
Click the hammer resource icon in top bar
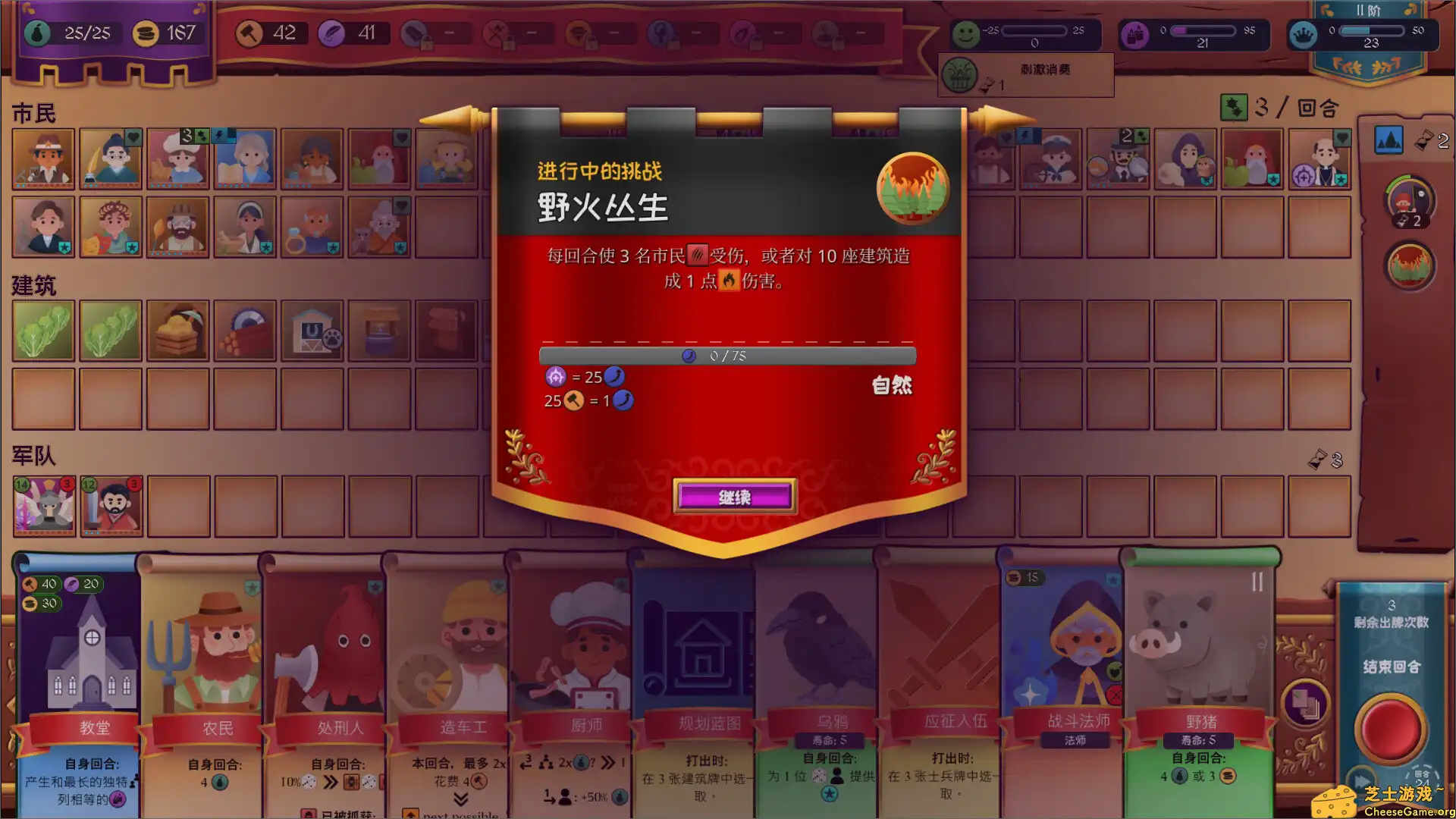pyautogui.click(x=250, y=33)
